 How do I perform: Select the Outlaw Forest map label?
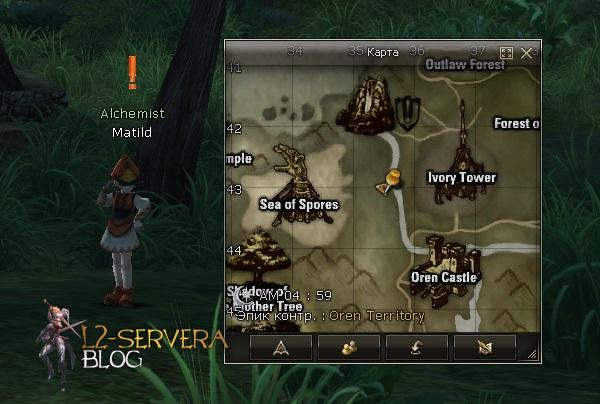tap(465, 64)
